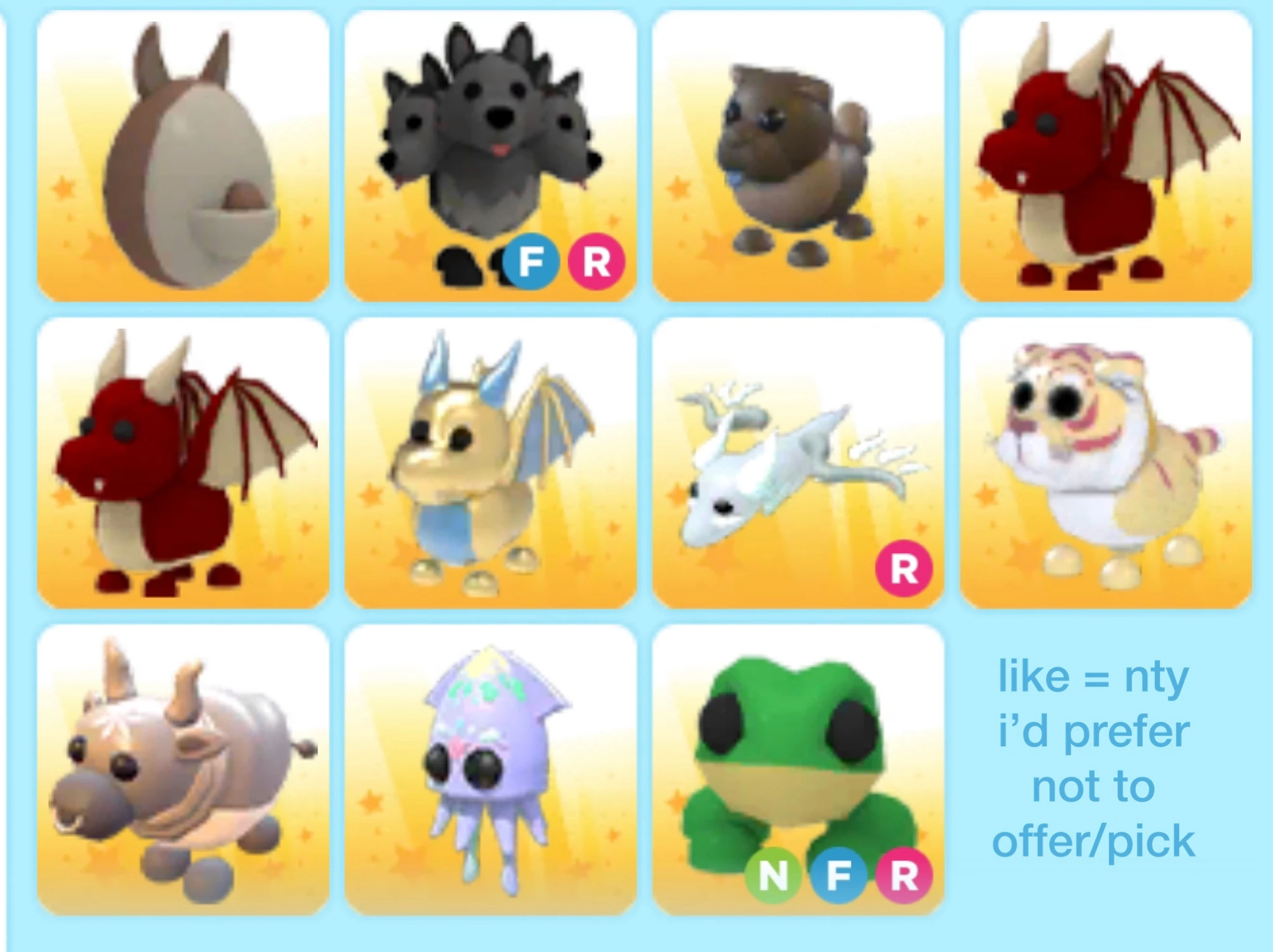Select the F badge on the Cerberus
The height and width of the screenshot is (952, 1273).
[531, 267]
